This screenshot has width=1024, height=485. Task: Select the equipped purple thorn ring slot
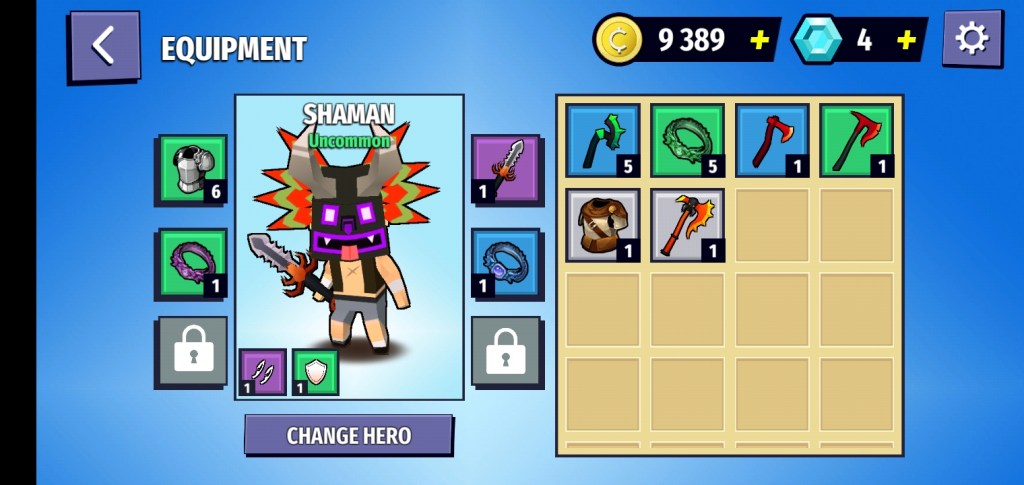[x=192, y=264]
